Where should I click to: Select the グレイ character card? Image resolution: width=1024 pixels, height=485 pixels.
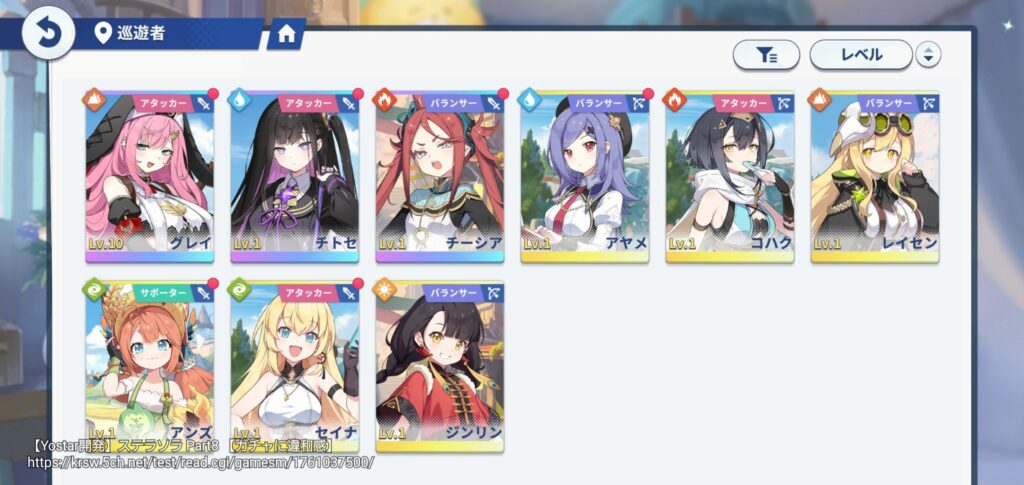[x=149, y=176]
